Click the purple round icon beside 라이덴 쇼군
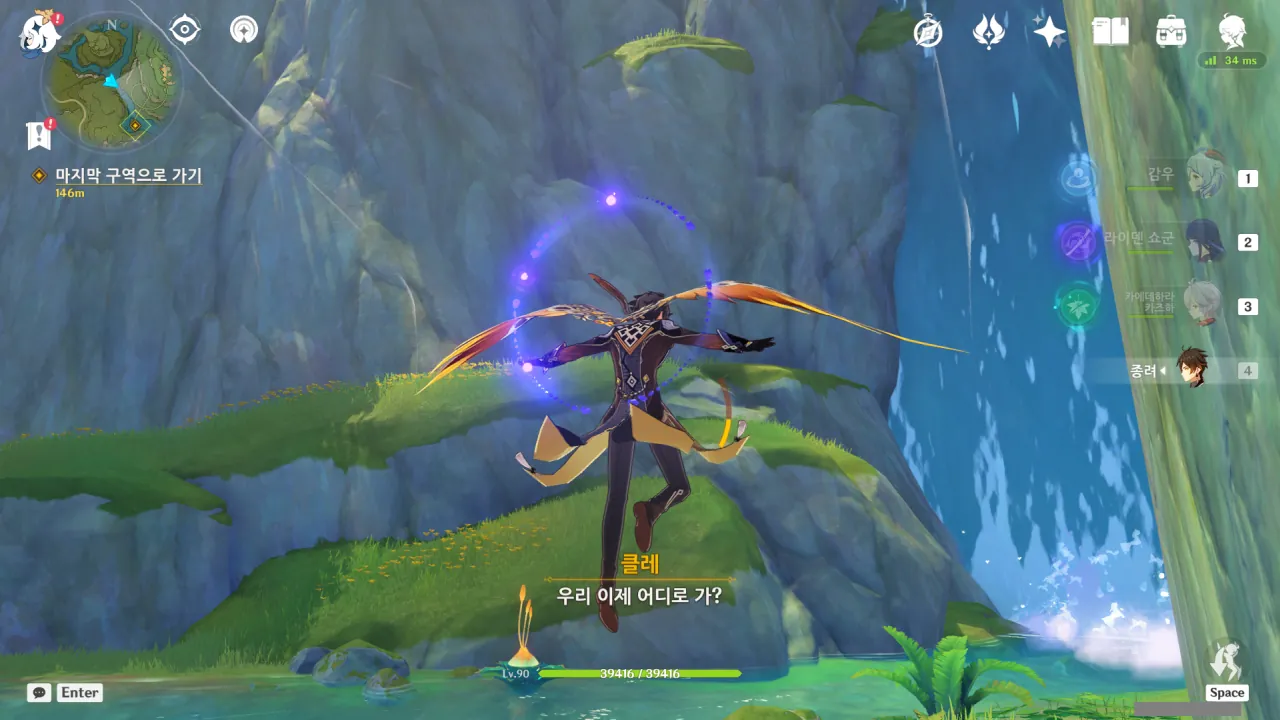Image resolution: width=1280 pixels, height=720 pixels. pyautogui.click(x=1078, y=241)
